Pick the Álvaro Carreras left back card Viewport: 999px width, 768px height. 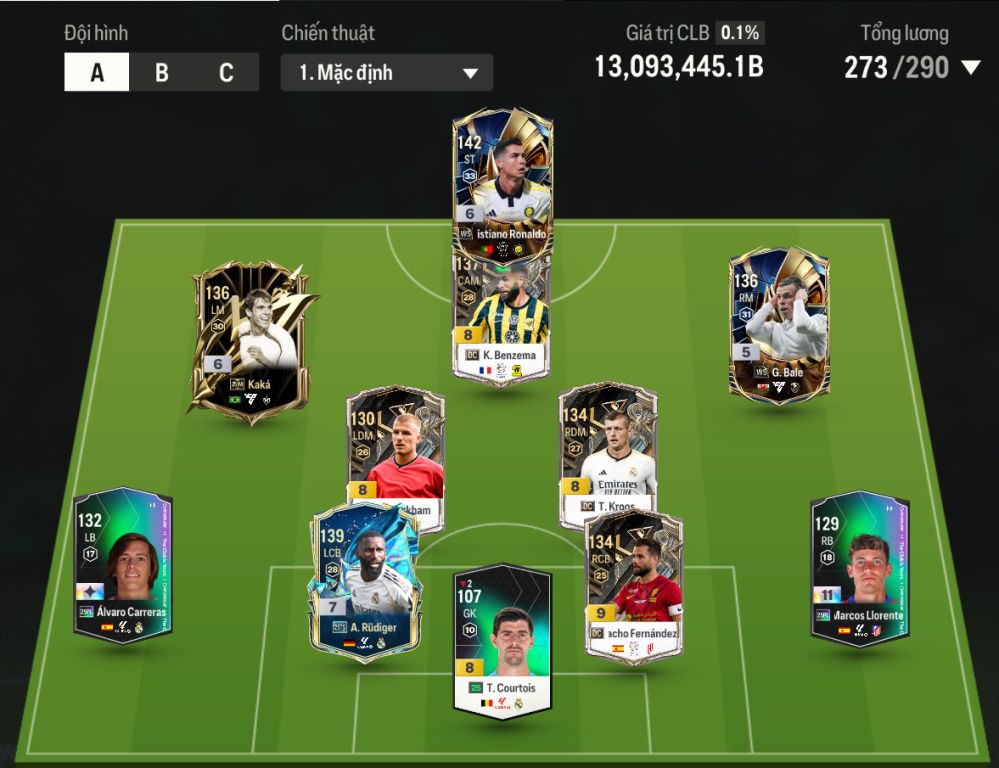[x=122, y=565]
